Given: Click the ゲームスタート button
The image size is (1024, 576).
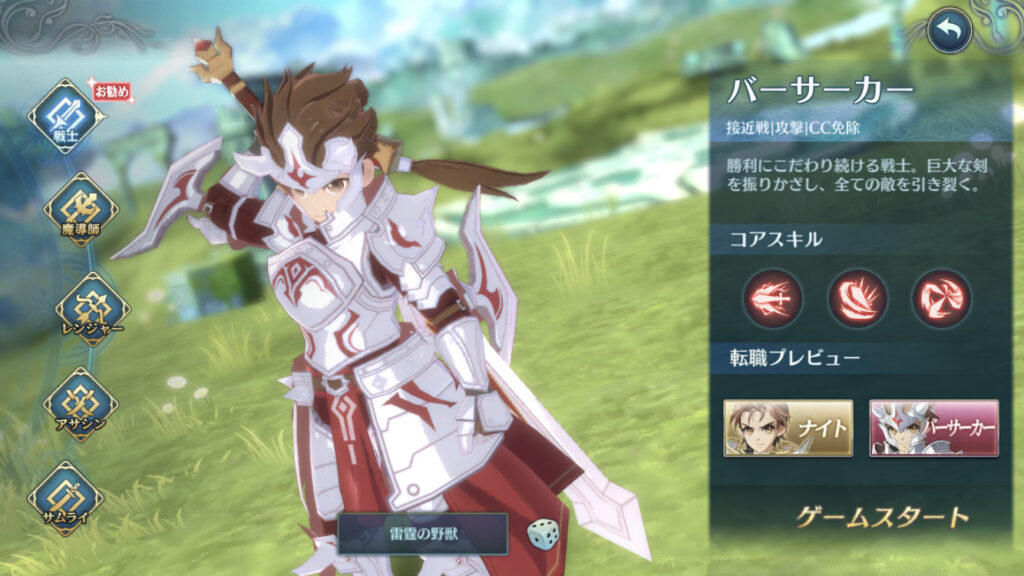Looking at the screenshot, I should tap(883, 517).
